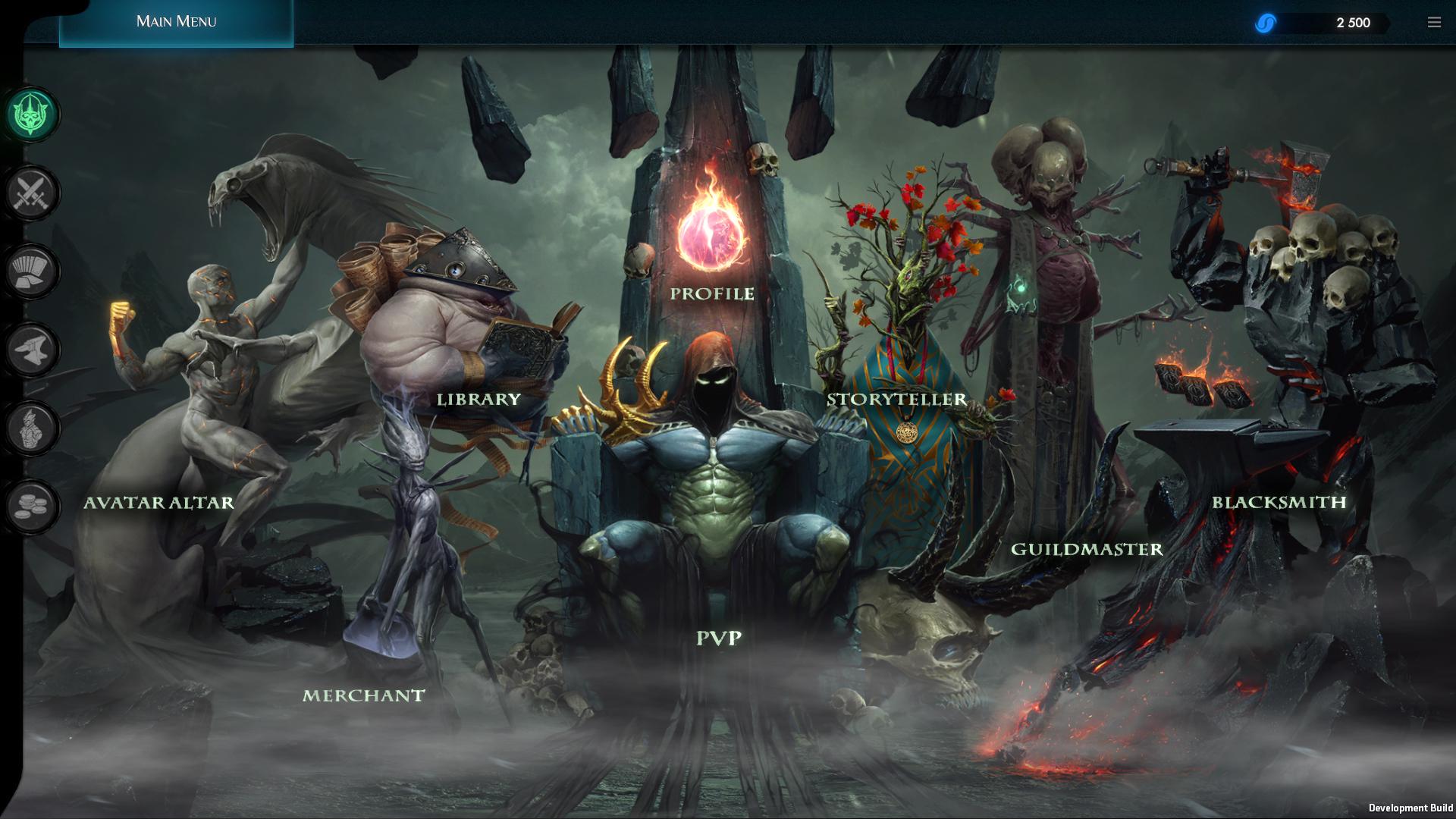The width and height of the screenshot is (1456, 819).
Task: Open the Guildmaster menu
Action: click(x=1087, y=549)
